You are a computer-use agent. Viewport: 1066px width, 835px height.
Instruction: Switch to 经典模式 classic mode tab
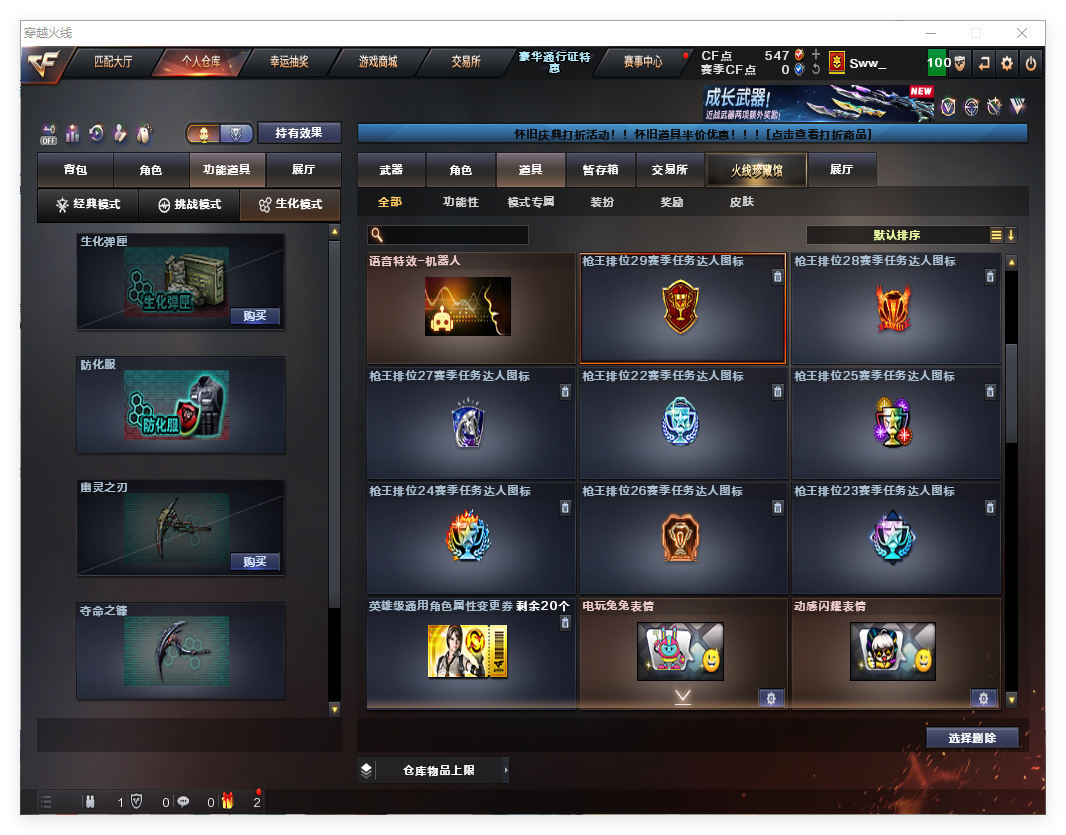pyautogui.click(x=88, y=205)
